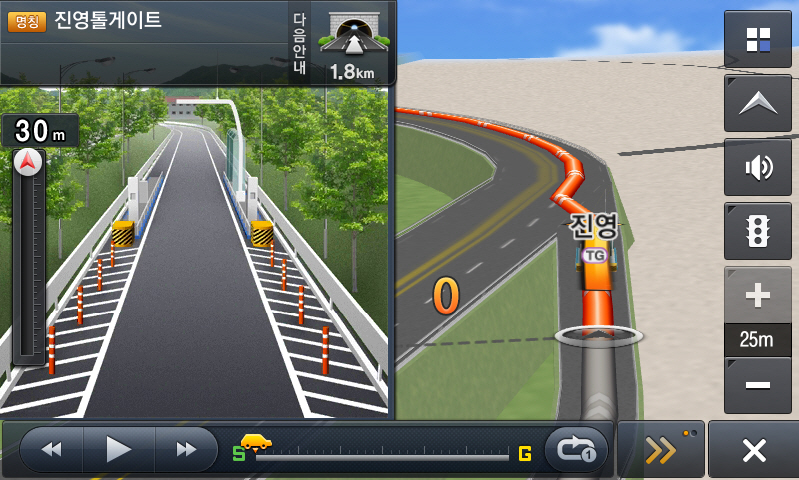Fast forward the route simulation

186,449
